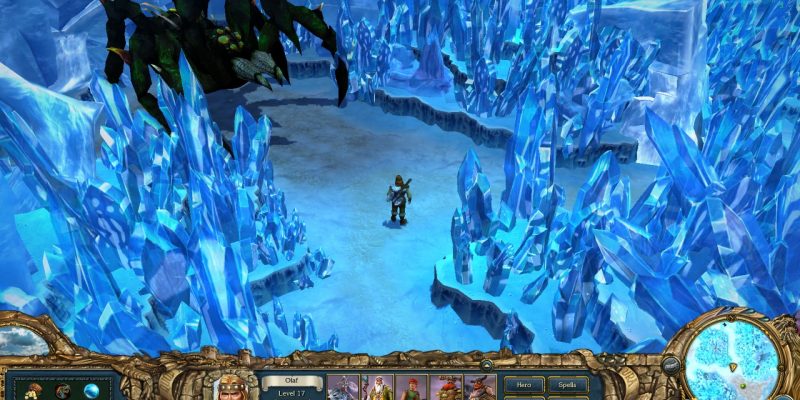
Task: Open the Hero screen
Action: 523,384
